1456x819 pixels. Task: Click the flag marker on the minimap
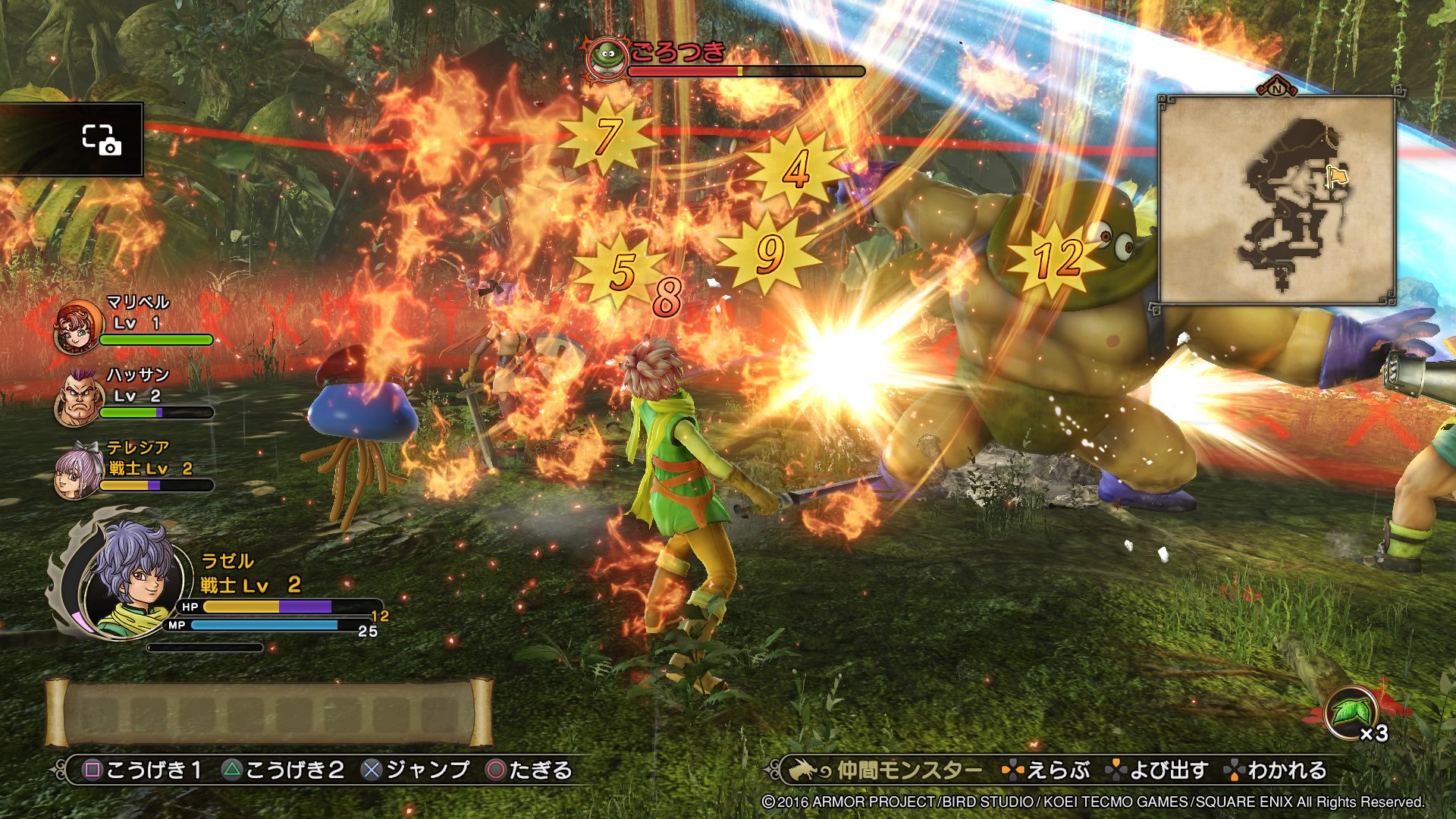[x=1336, y=176]
